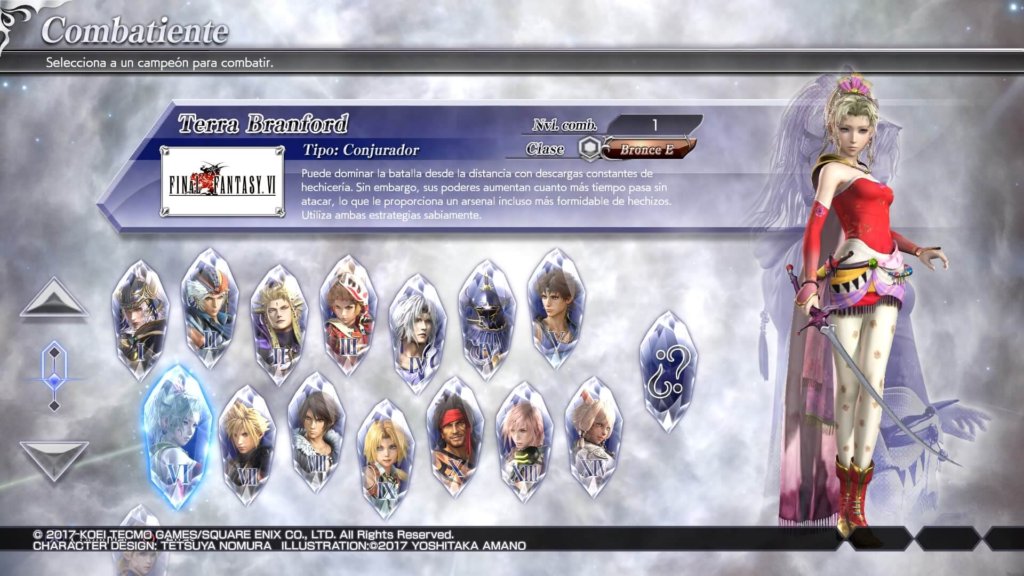Image resolution: width=1024 pixels, height=576 pixels.
Task: Click the down arrow to show more characters
Action: pos(54,460)
